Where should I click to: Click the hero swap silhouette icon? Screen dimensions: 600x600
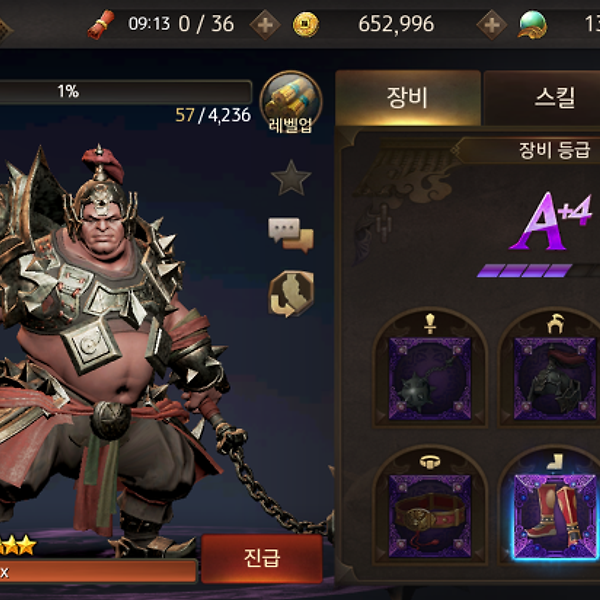tap(291, 293)
